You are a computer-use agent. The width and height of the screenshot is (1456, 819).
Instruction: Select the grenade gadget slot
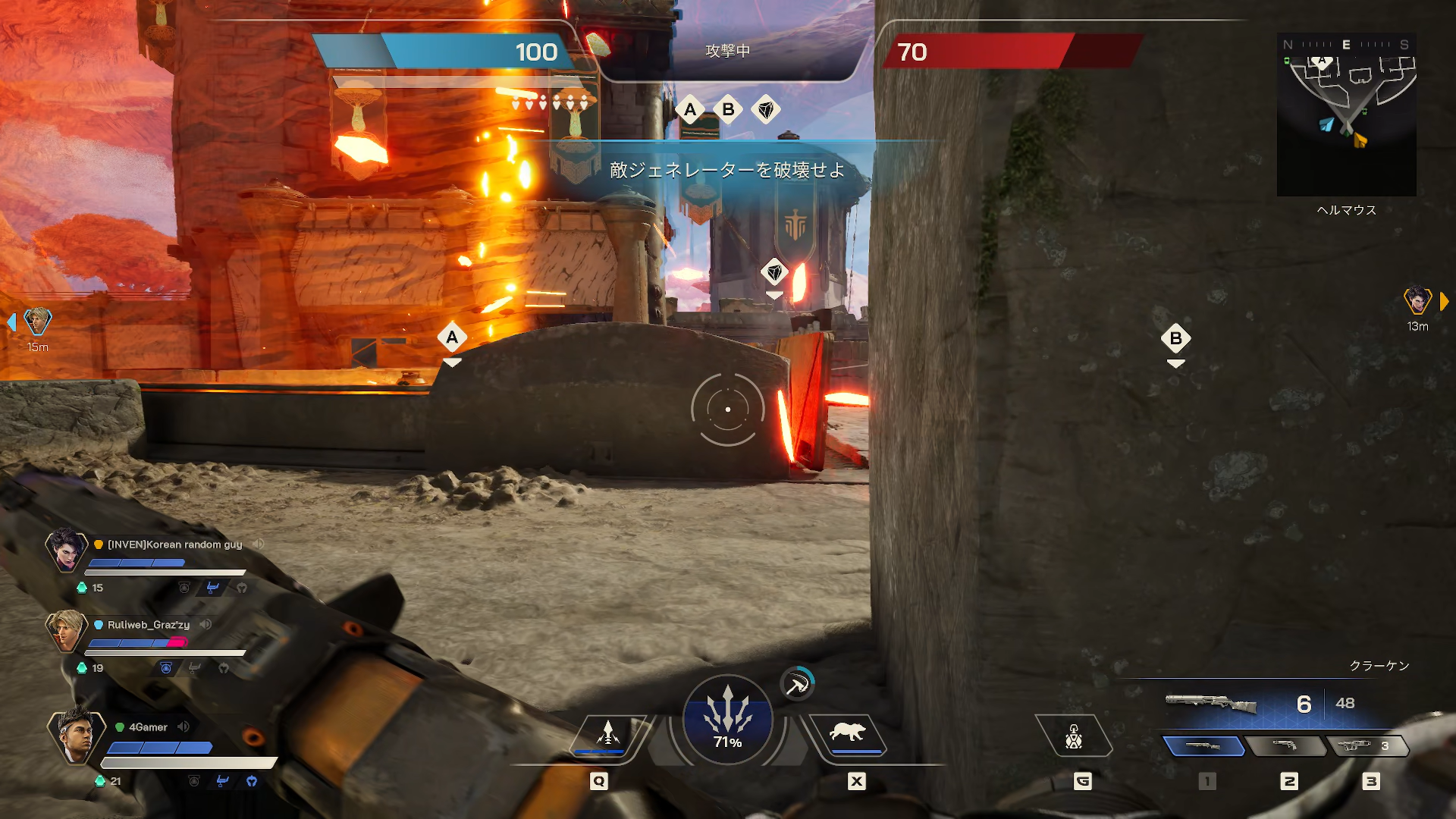[x=1073, y=736]
